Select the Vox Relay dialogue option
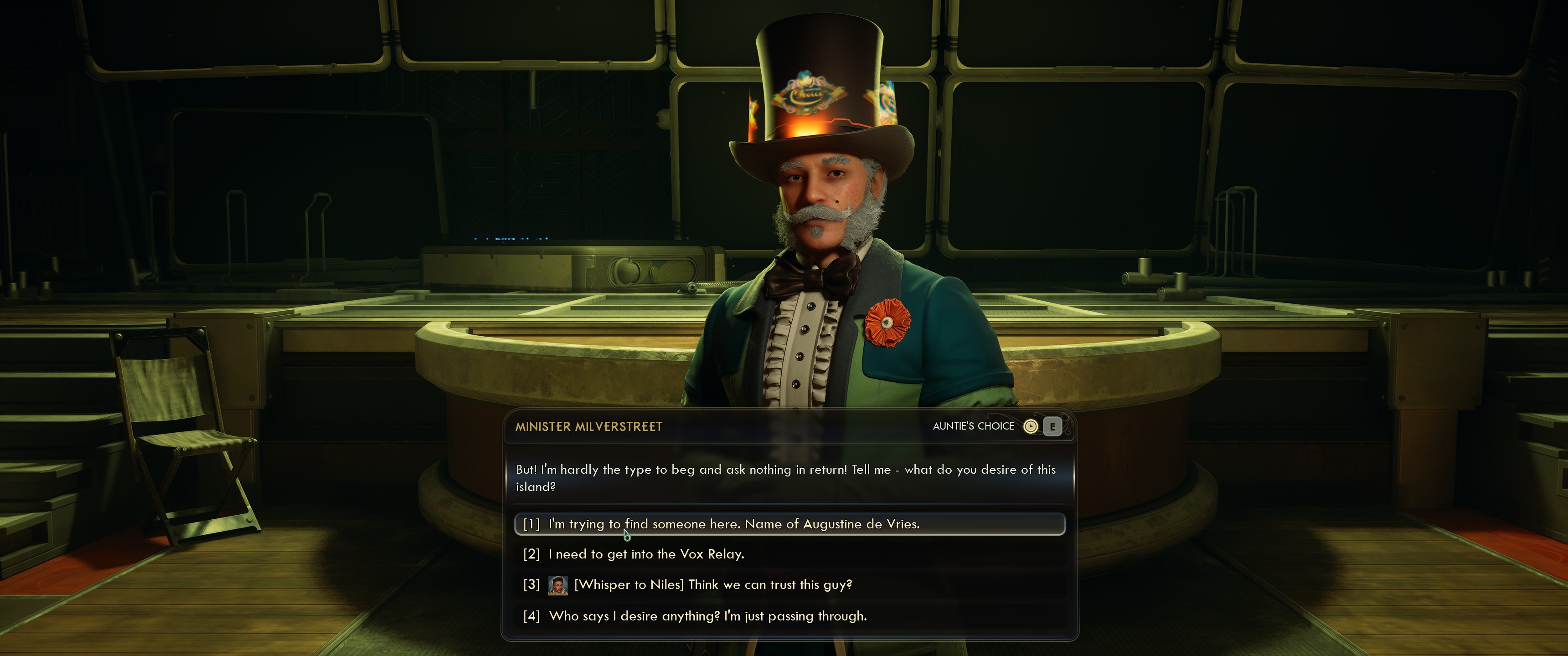The height and width of the screenshot is (656, 1568). 645,554
